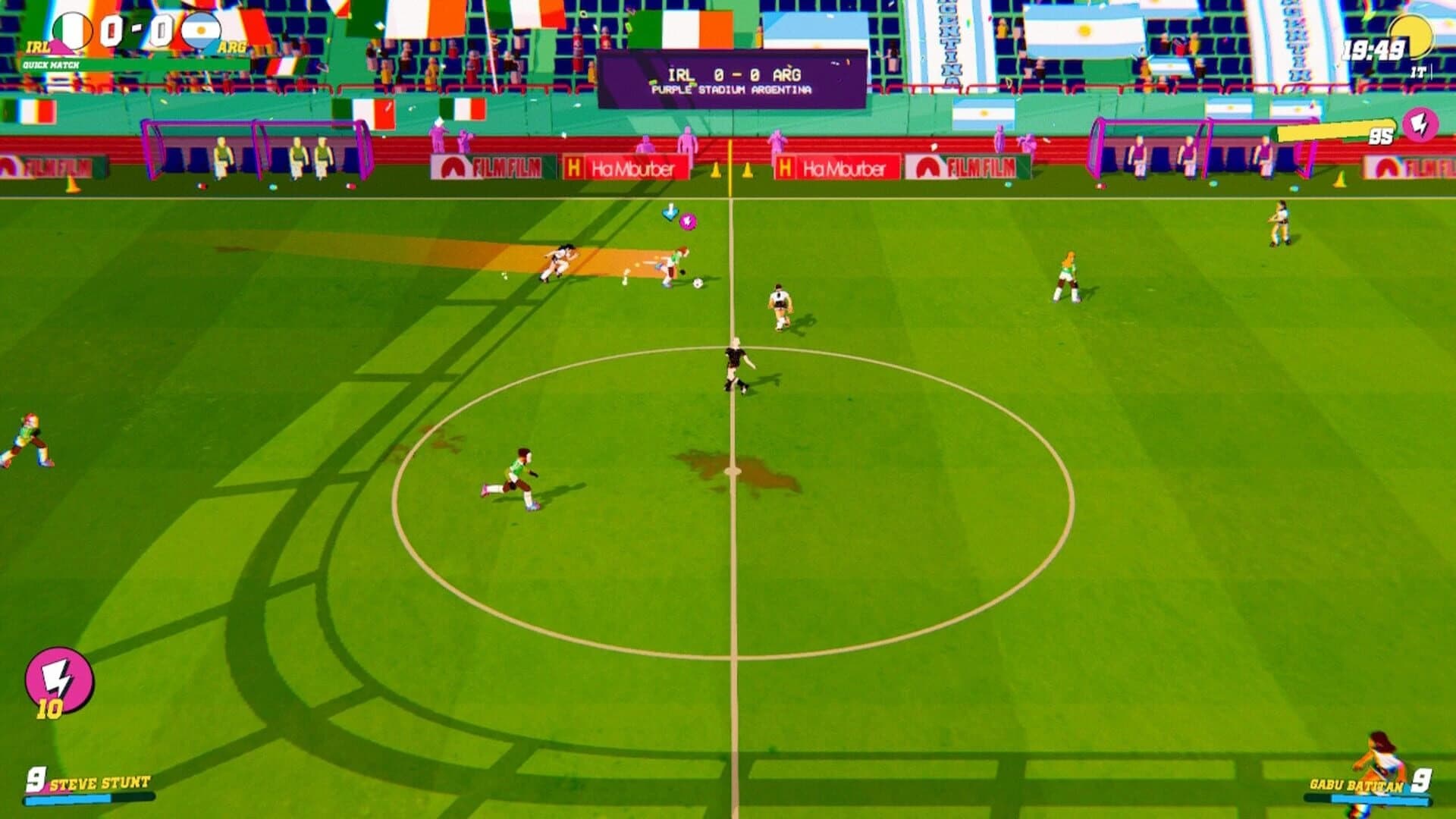1456x819 pixels.
Task: Select the Argentina flag badge in the scoreline
Action: [x=201, y=30]
